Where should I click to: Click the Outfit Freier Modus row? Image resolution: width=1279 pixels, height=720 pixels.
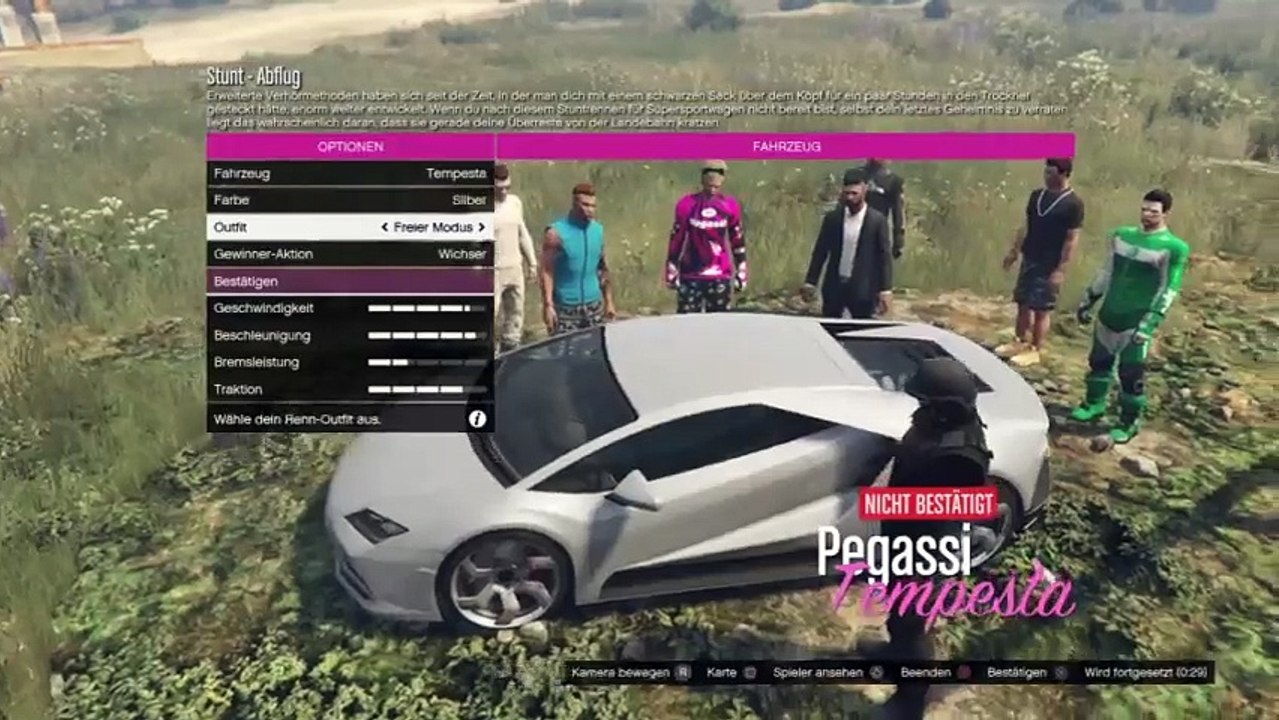click(x=350, y=227)
